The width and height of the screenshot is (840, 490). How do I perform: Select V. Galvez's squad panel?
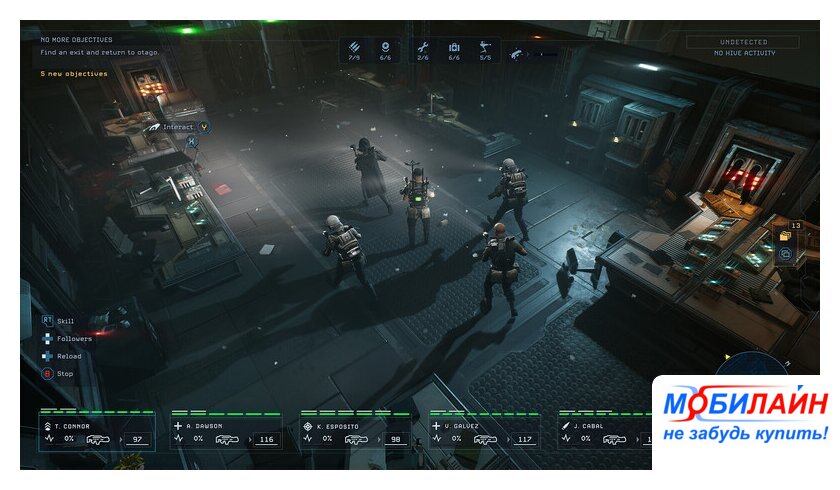pos(485,432)
